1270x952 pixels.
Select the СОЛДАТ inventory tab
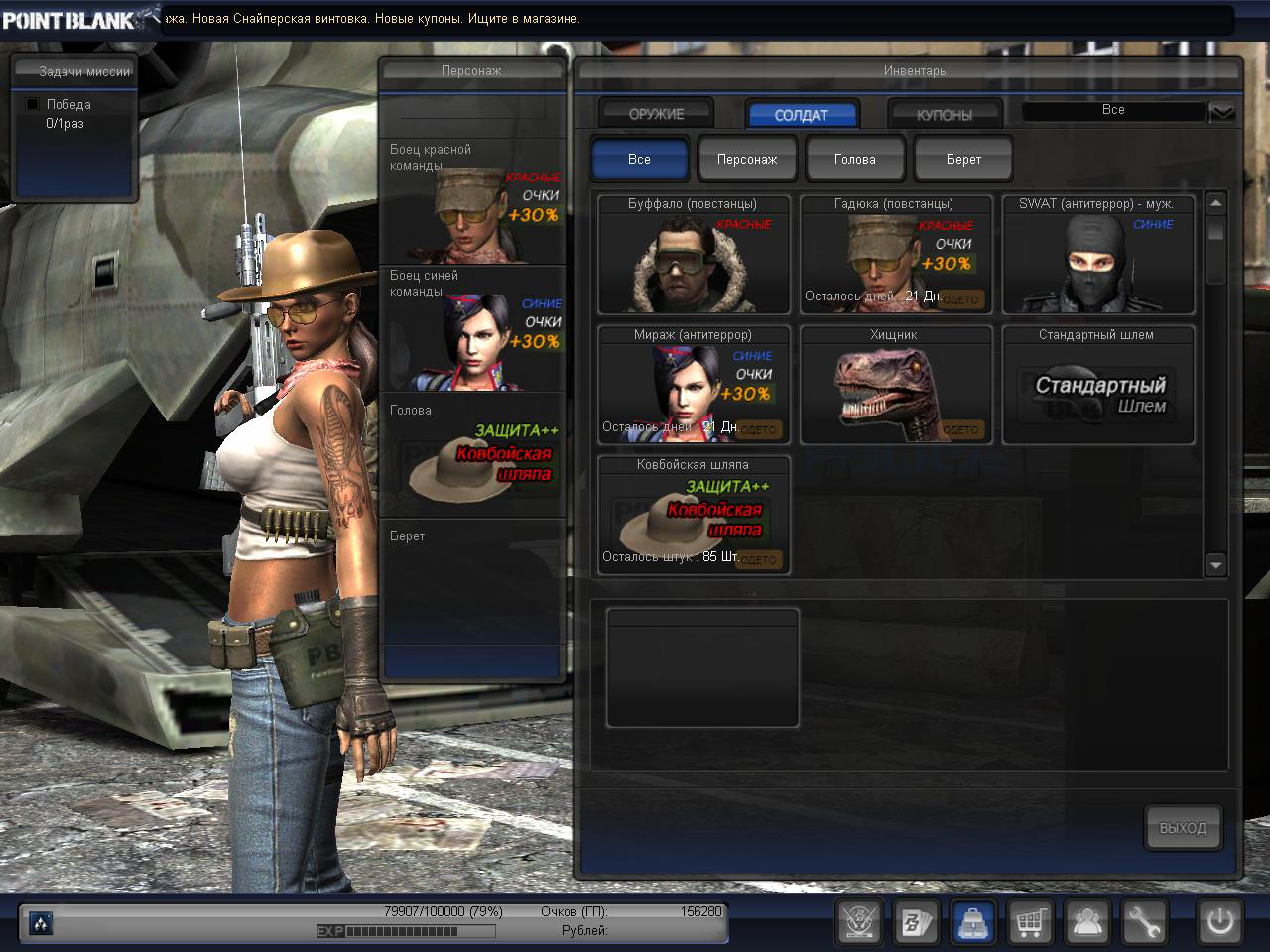pyautogui.click(x=801, y=115)
